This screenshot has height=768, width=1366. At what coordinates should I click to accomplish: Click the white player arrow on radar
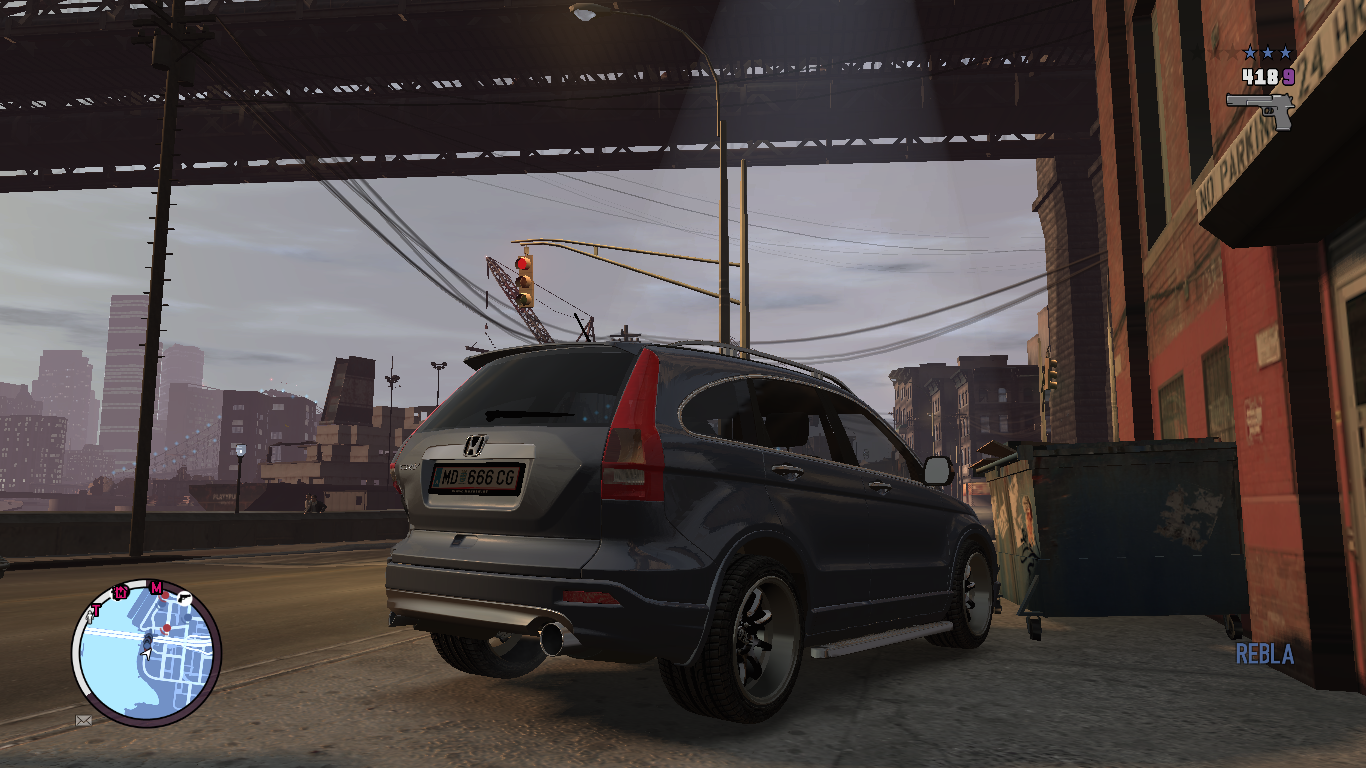tap(147, 652)
